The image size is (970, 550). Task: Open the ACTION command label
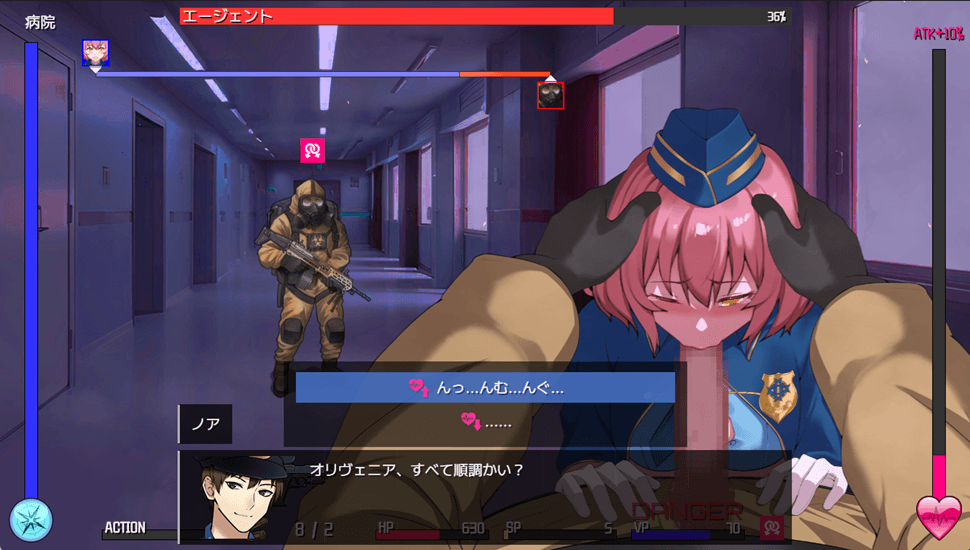[x=125, y=527]
